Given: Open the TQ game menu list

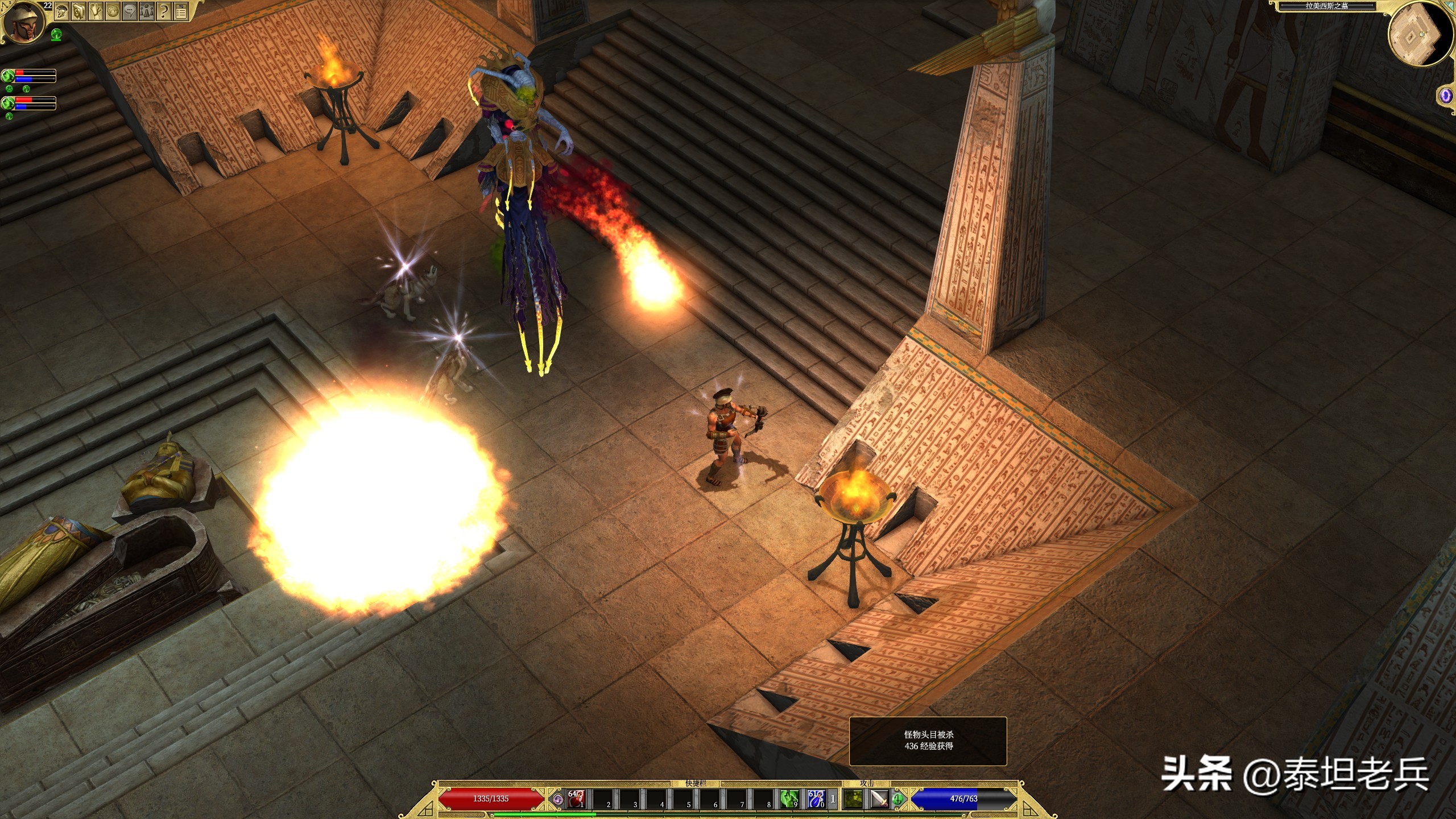Looking at the screenshot, I should click(181, 11).
